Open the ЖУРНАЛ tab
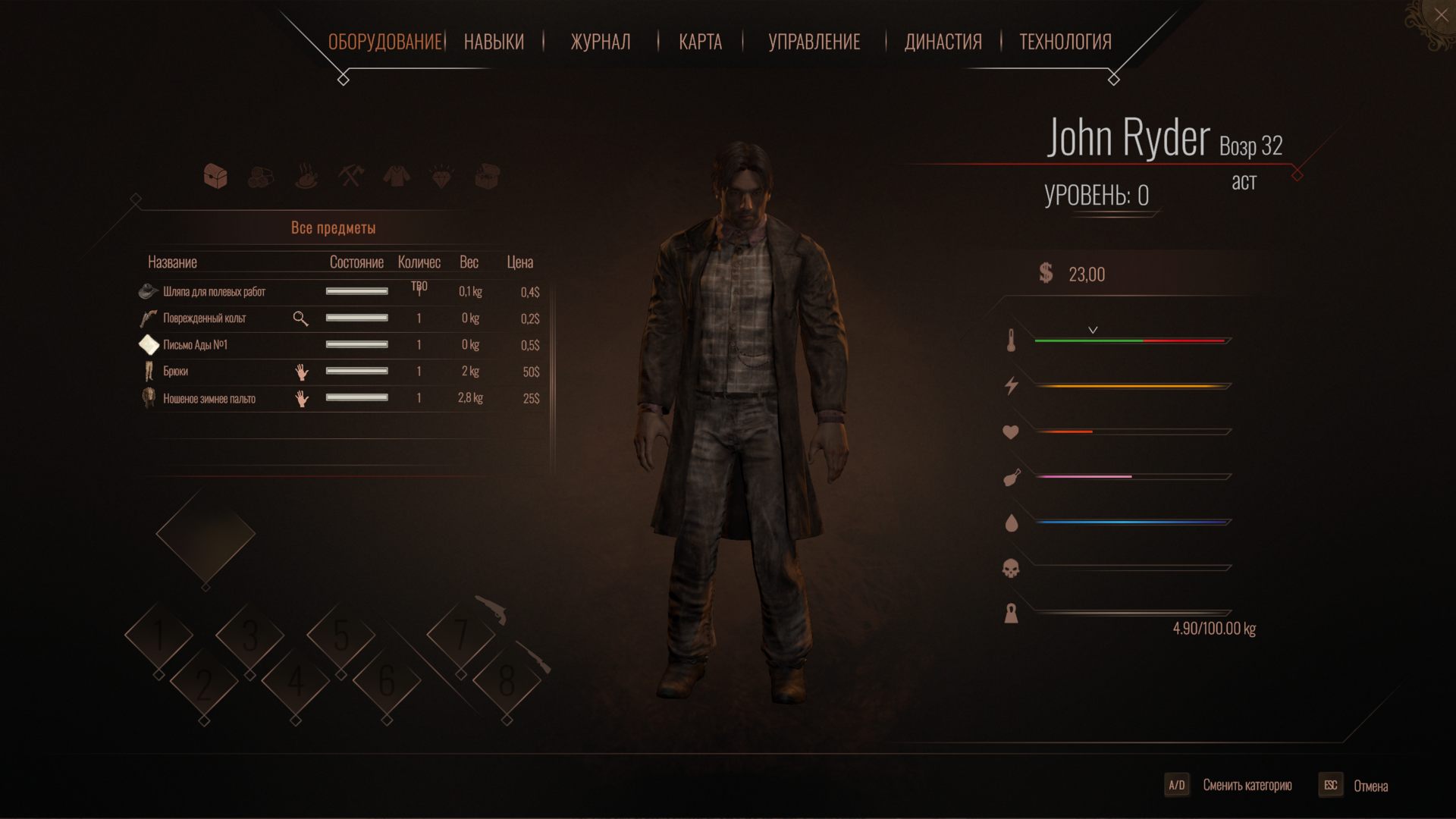1456x819 pixels. click(x=600, y=42)
